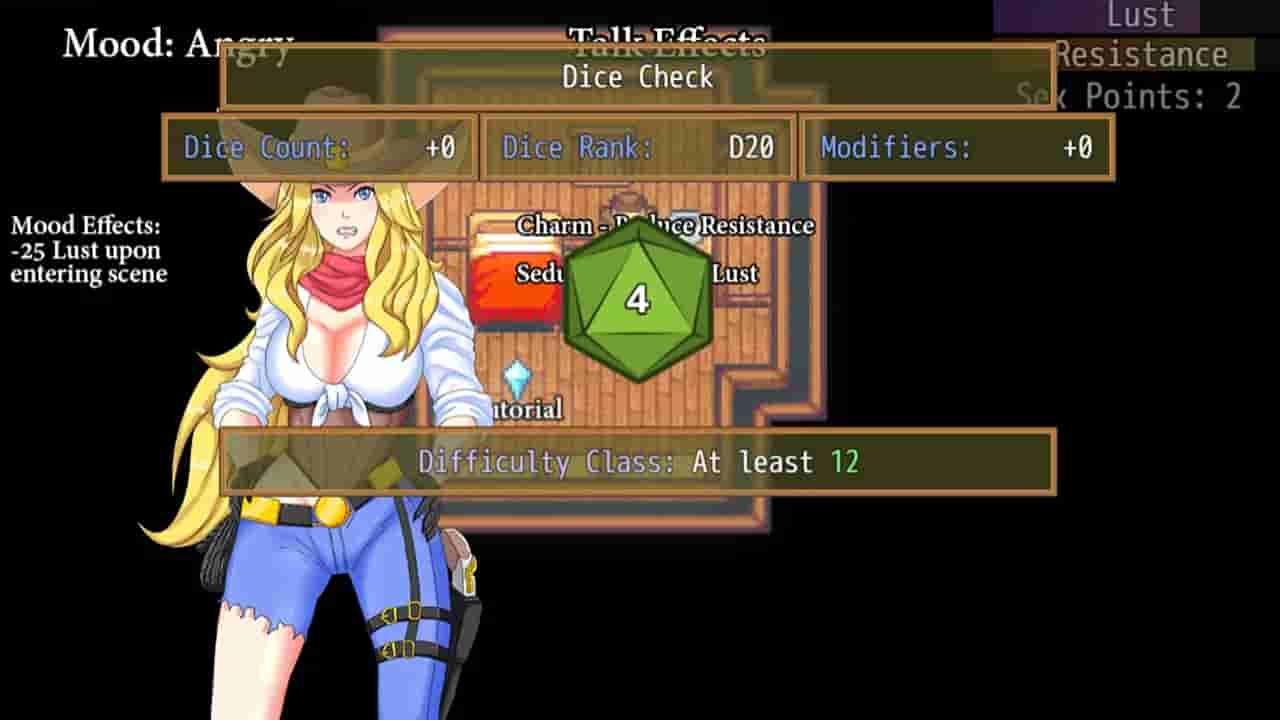Switch to the Talk Effects tab

(667, 42)
